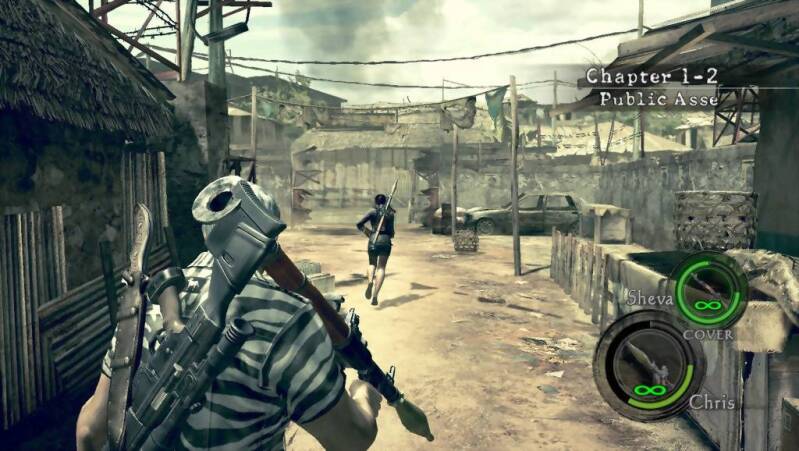Click Sheva's green partner status gauge

(709, 291)
